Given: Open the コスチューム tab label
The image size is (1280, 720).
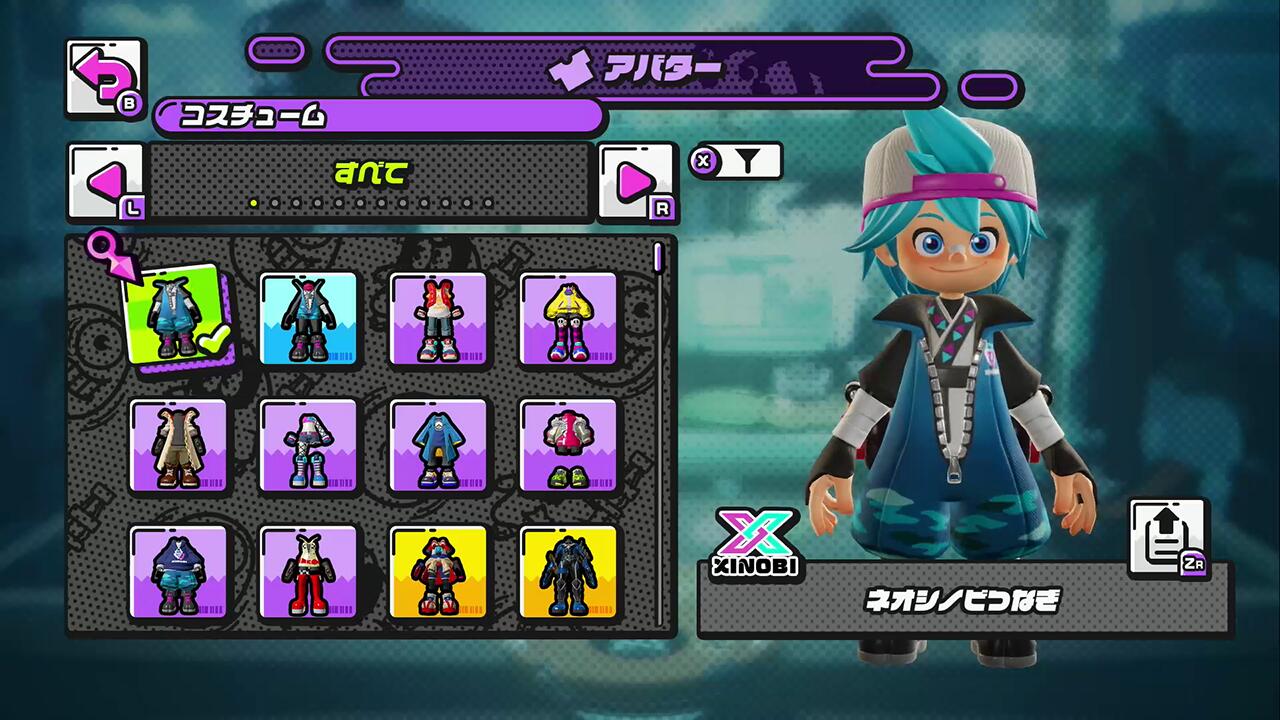Looking at the screenshot, I should click(x=255, y=116).
